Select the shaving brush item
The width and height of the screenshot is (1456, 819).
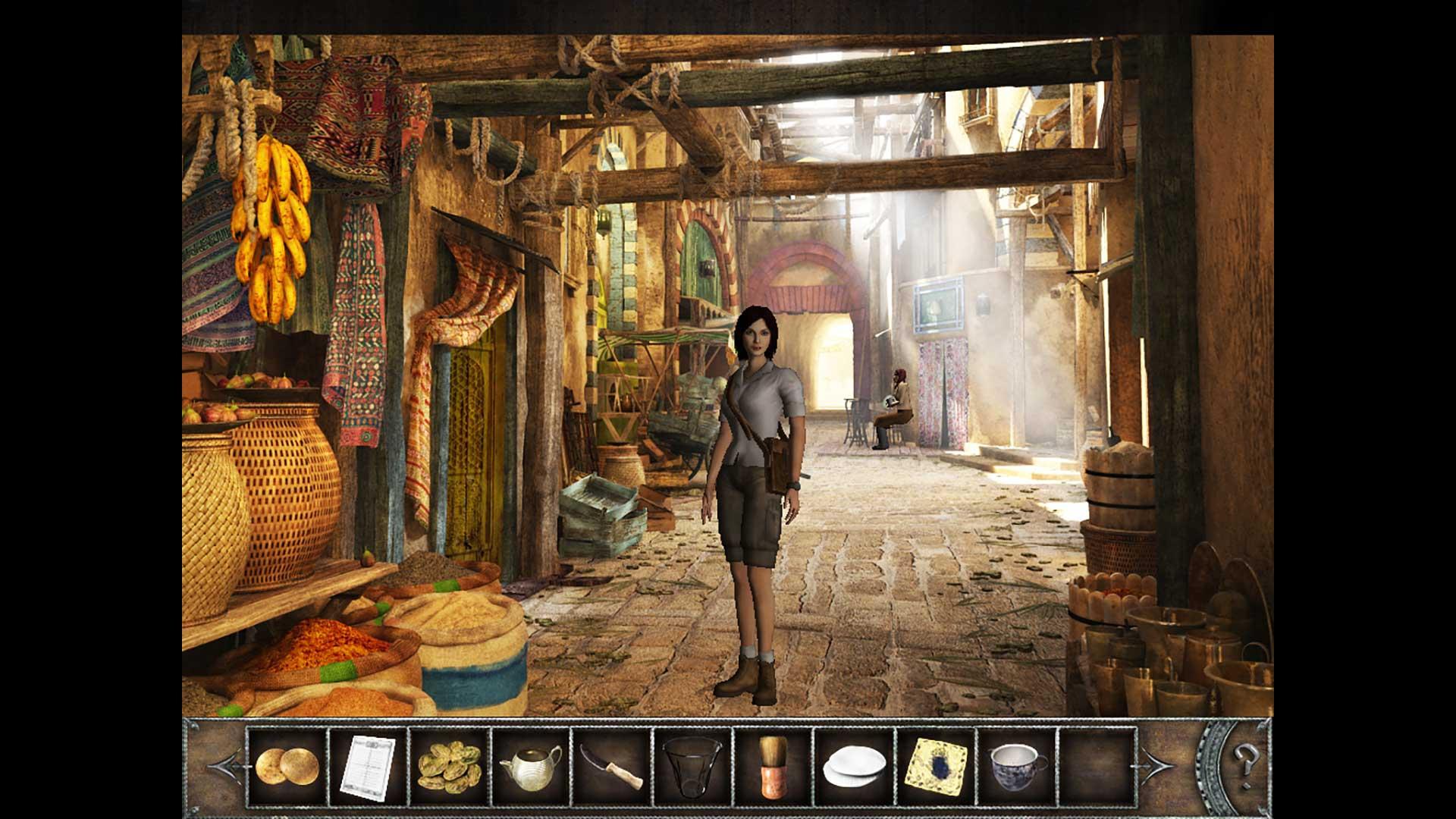(x=773, y=766)
